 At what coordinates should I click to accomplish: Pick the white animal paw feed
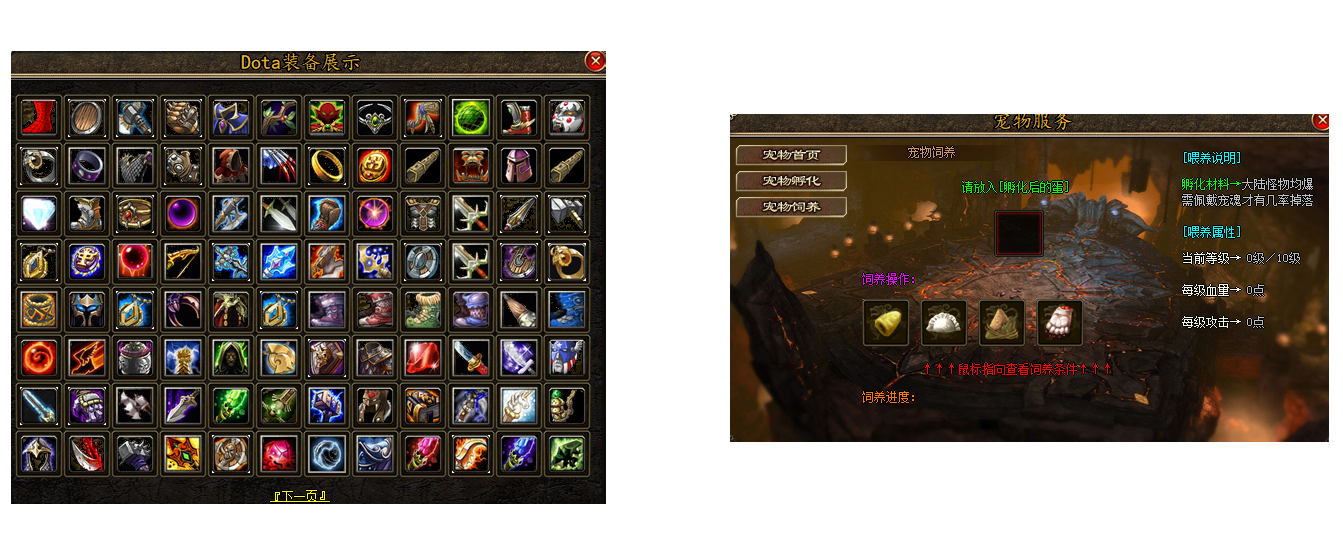pos(1059,323)
